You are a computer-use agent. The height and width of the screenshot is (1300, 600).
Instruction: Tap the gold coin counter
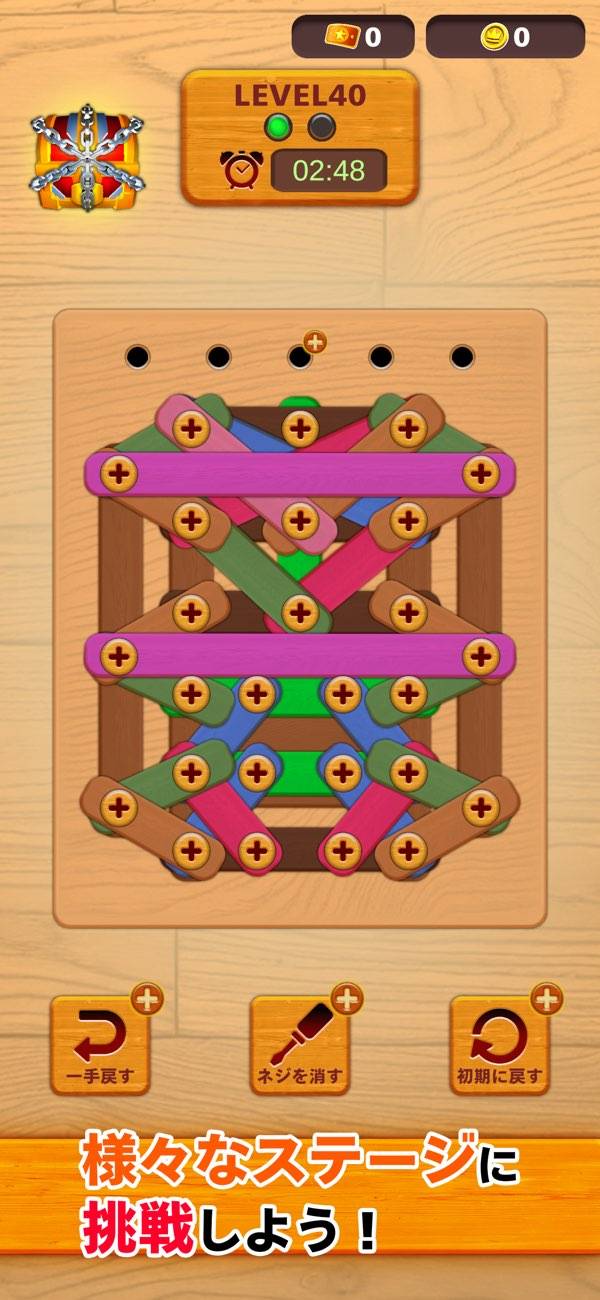[x=505, y=37]
